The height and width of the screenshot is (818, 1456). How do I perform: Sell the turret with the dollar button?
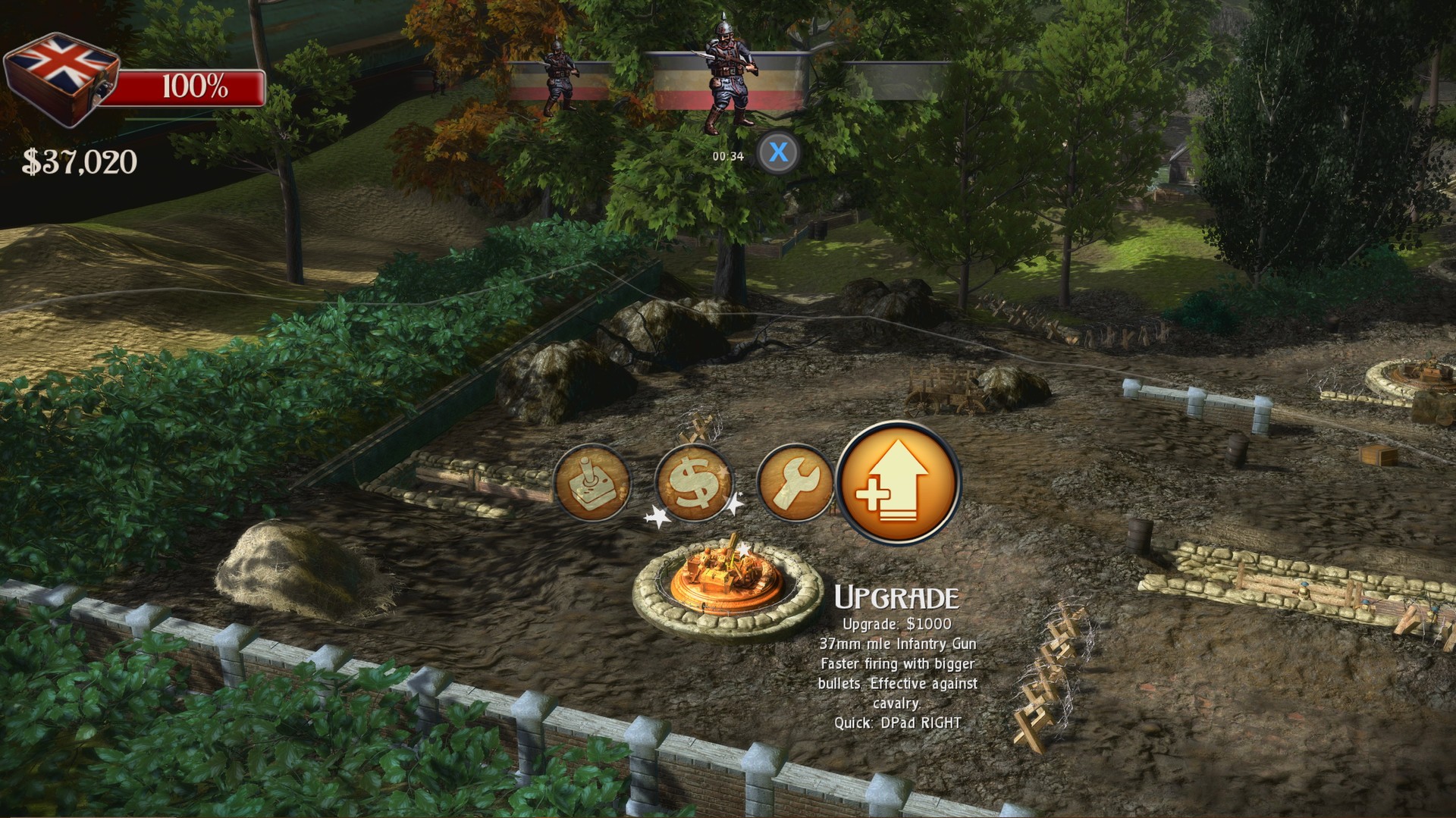[693, 484]
